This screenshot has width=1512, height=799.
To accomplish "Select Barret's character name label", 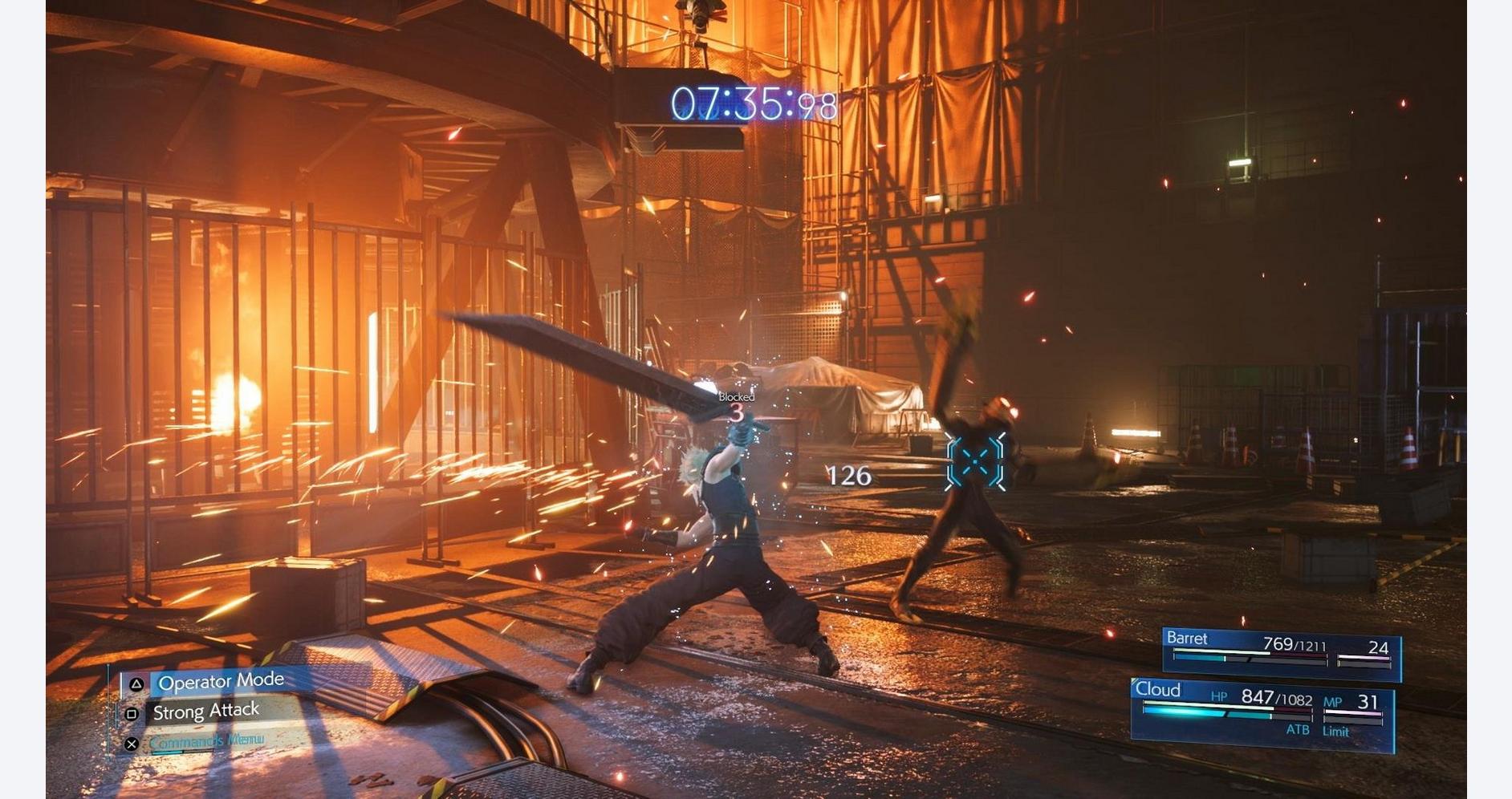I will point(1189,638).
